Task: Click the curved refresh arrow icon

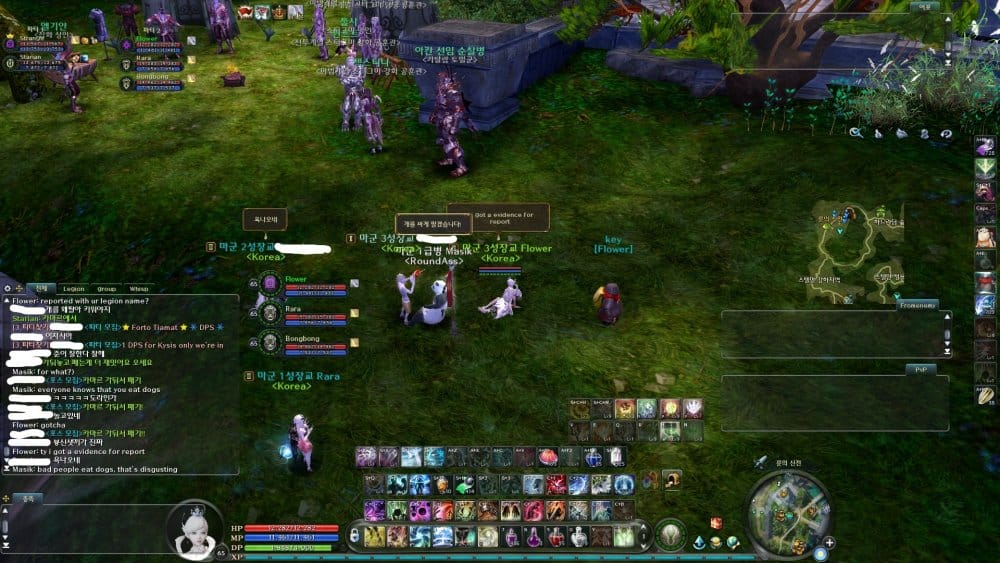Action: click(x=946, y=133)
